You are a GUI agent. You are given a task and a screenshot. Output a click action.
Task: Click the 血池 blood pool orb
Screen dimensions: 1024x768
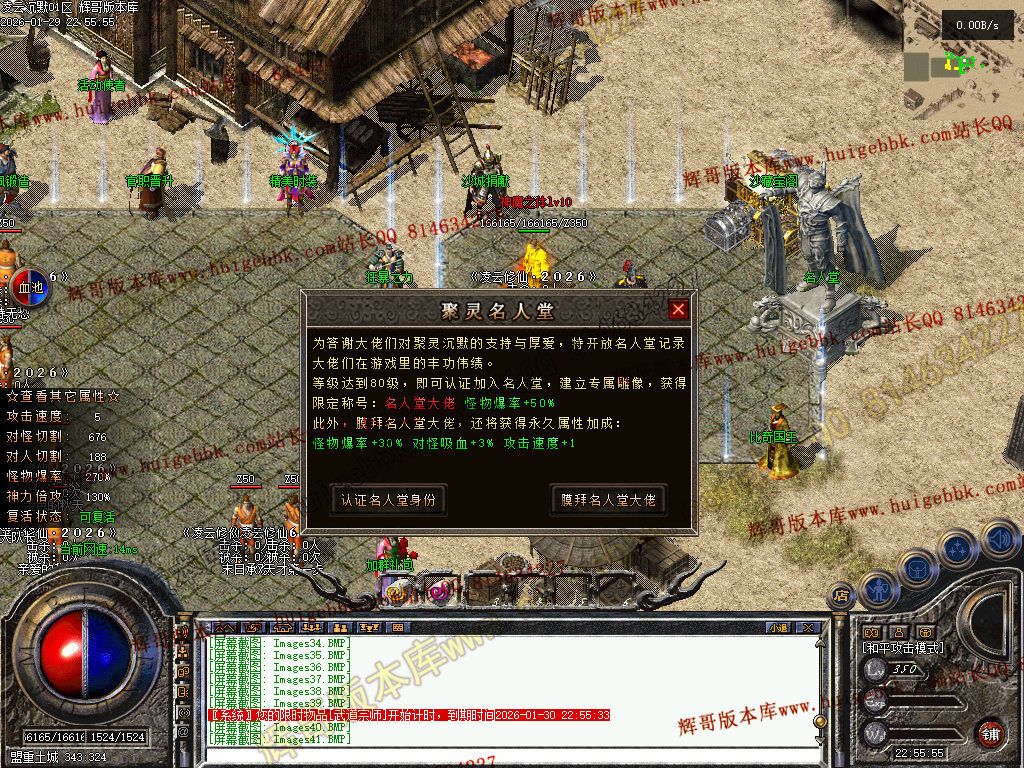(x=32, y=288)
